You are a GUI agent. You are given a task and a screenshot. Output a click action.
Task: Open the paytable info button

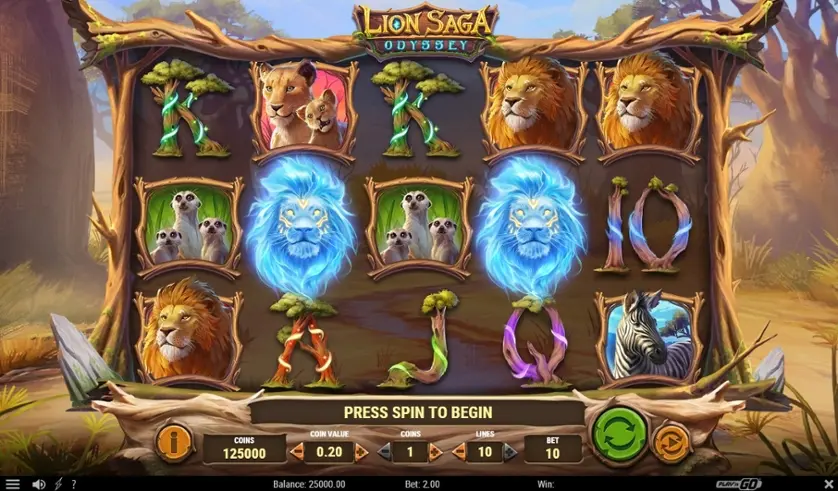click(x=174, y=441)
